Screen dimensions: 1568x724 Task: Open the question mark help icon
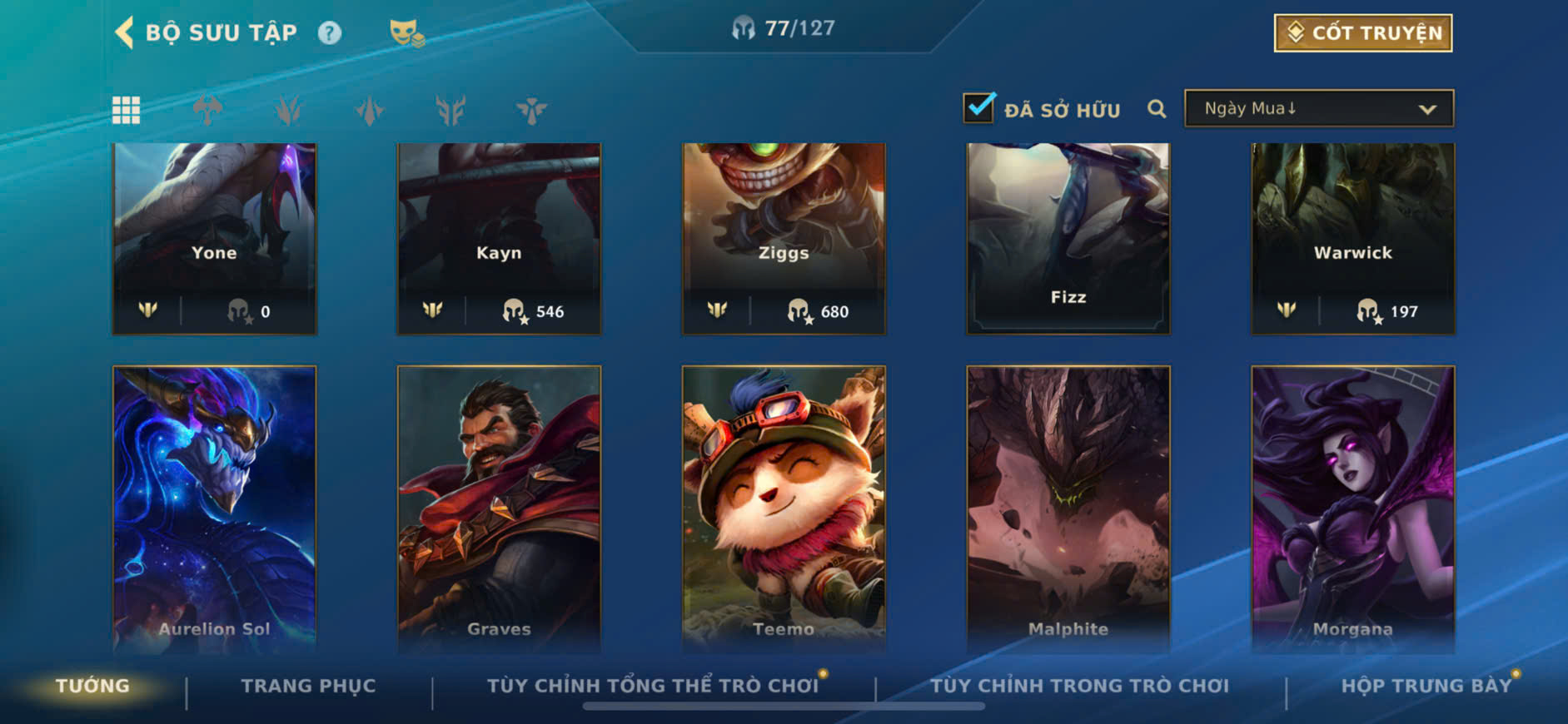tap(330, 33)
